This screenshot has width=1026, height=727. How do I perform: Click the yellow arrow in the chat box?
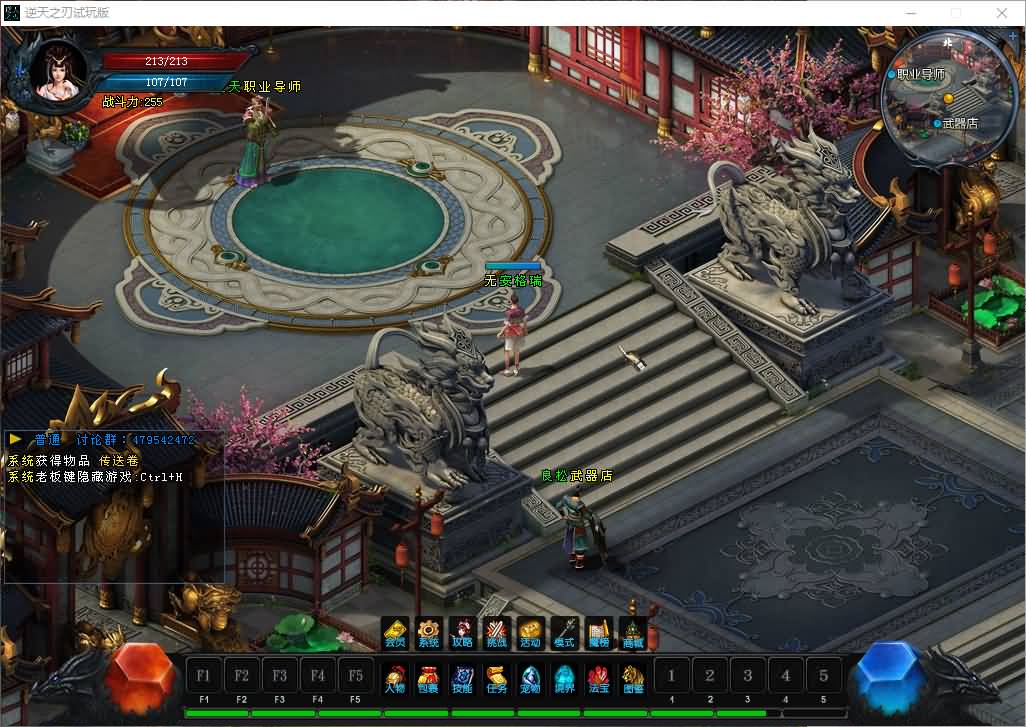tap(15, 439)
